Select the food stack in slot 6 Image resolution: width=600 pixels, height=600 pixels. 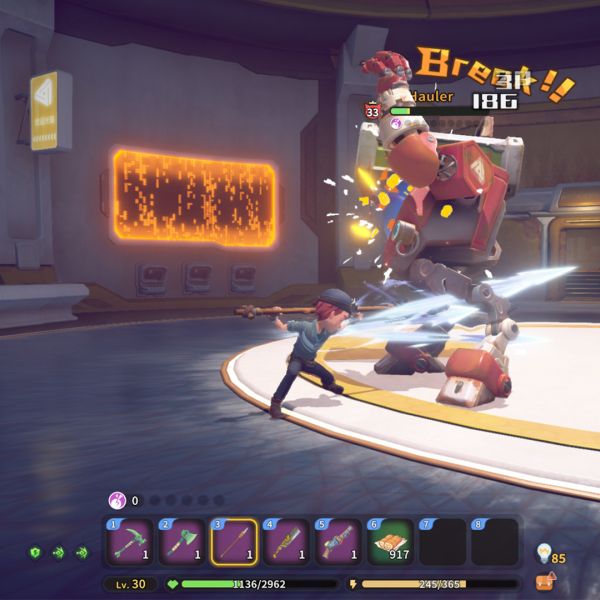click(x=390, y=542)
